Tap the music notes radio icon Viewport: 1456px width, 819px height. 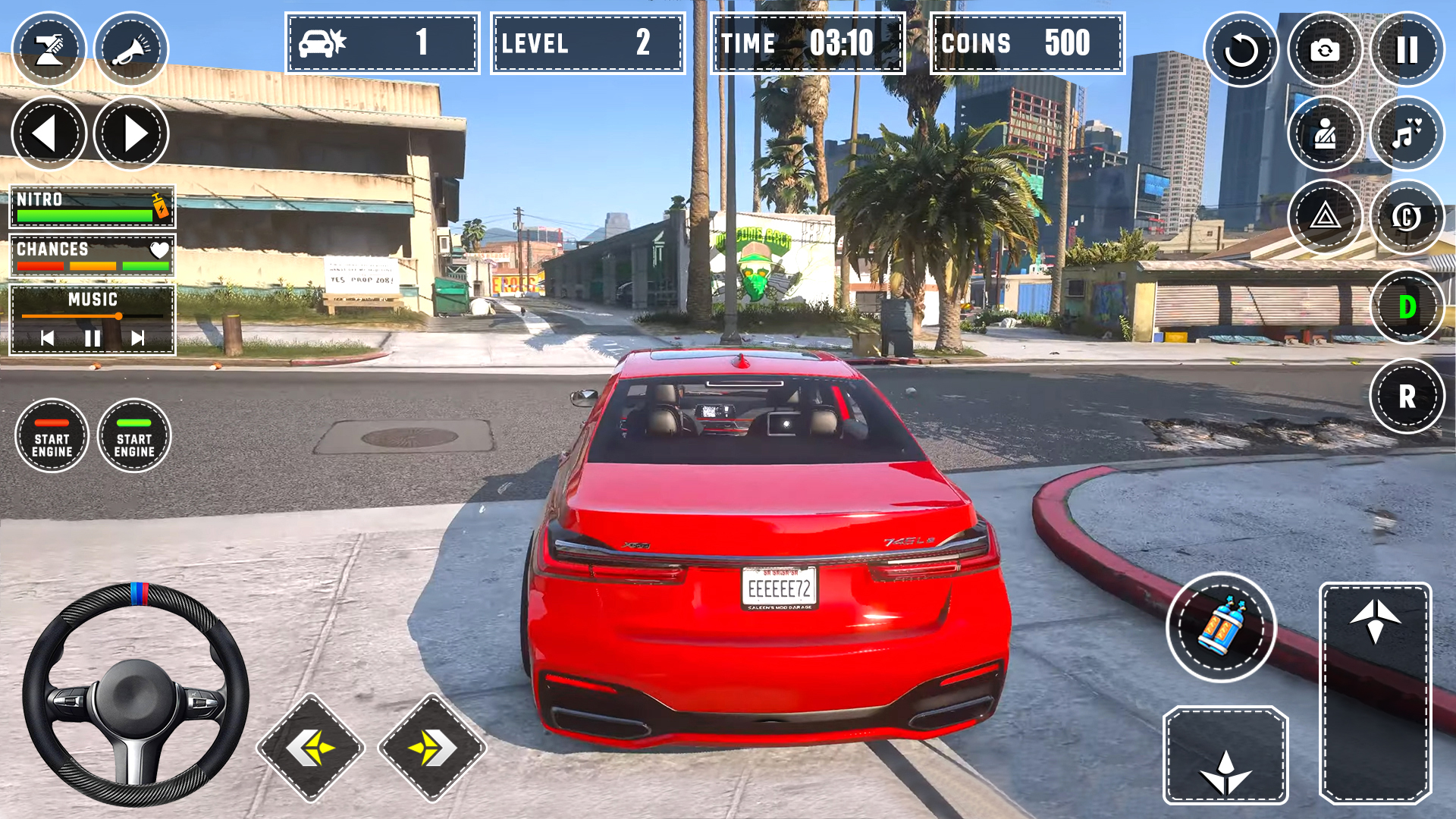[1408, 133]
